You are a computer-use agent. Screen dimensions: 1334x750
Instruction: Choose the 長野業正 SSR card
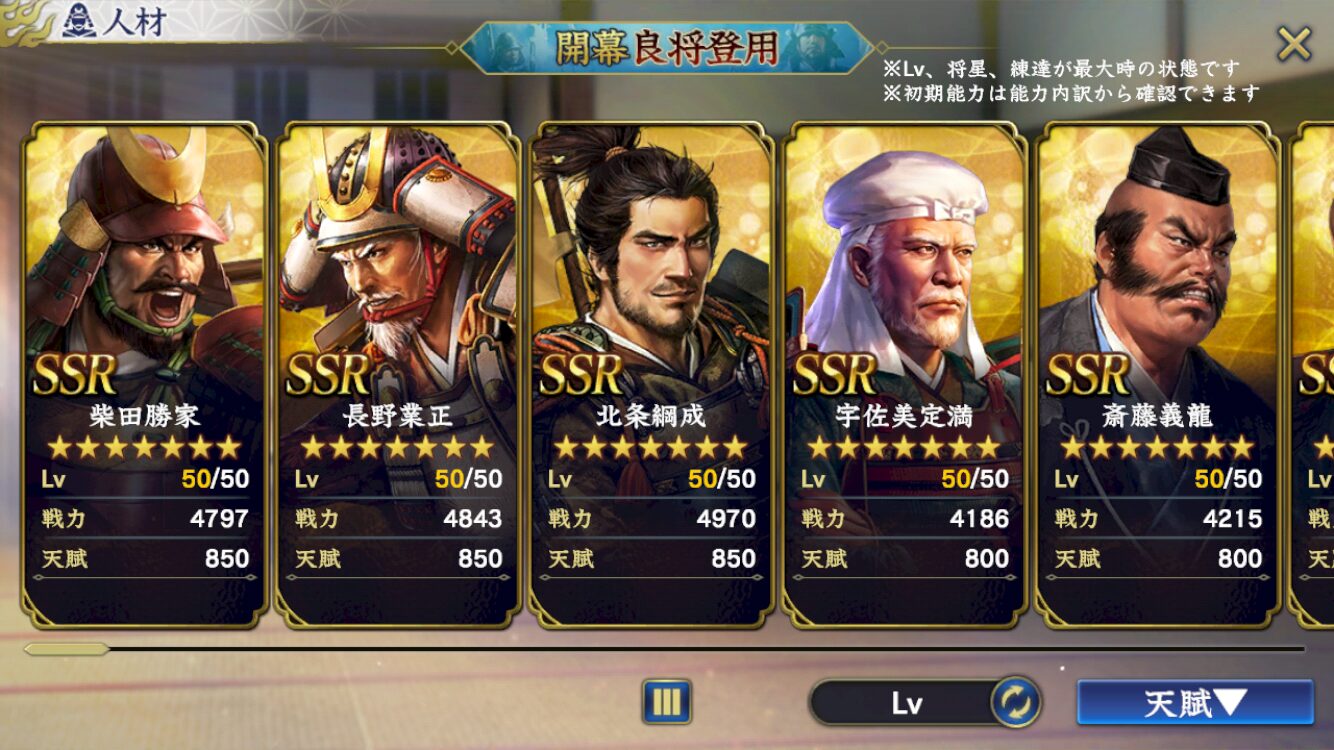[x=398, y=374]
